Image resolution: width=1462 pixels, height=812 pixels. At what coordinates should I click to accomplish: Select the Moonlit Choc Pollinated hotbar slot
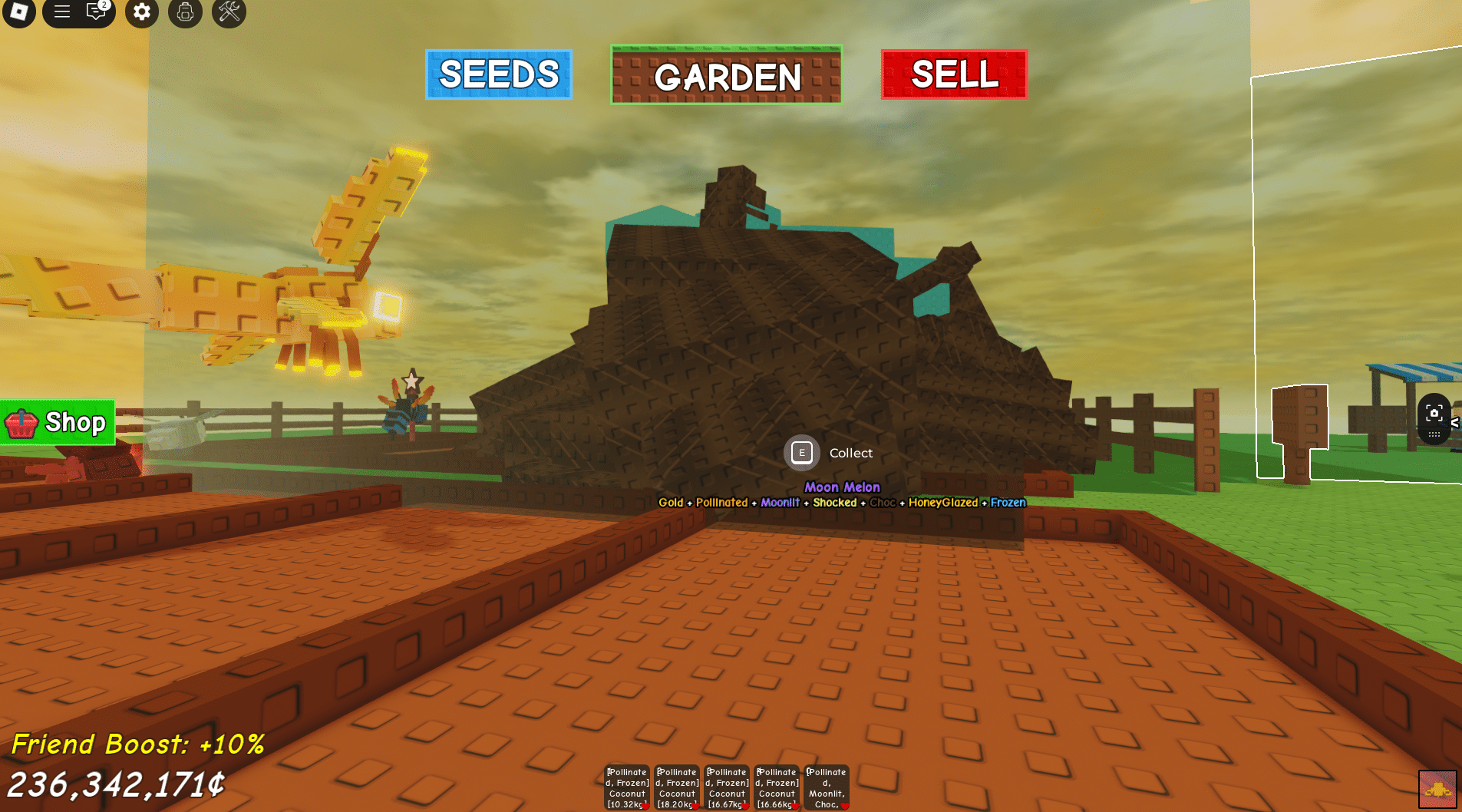[826, 786]
